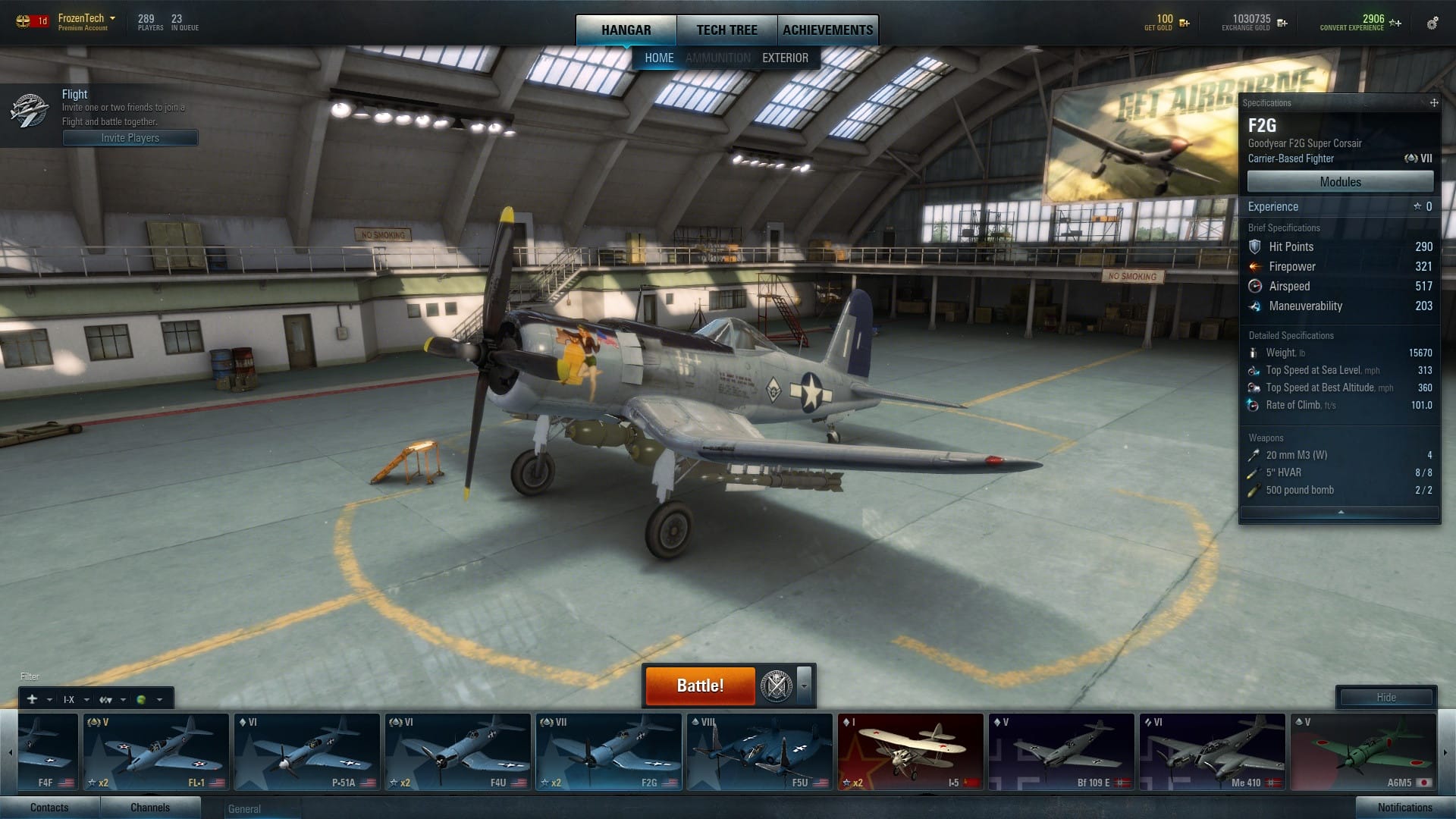1456x819 pixels.
Task: Select the A6M5 Japanese fighter
Action: [1363, 752]
